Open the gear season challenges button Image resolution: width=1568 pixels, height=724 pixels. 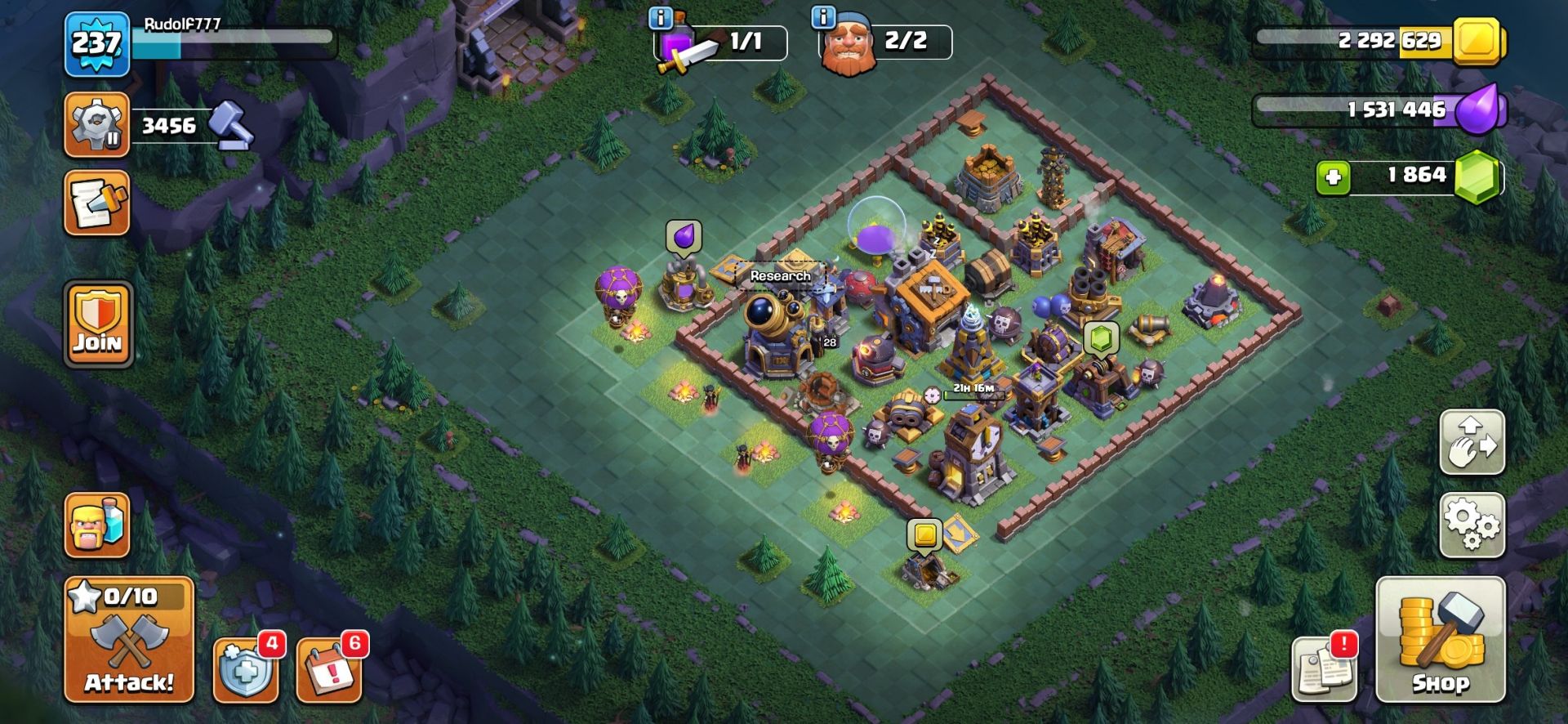point(97,125)
